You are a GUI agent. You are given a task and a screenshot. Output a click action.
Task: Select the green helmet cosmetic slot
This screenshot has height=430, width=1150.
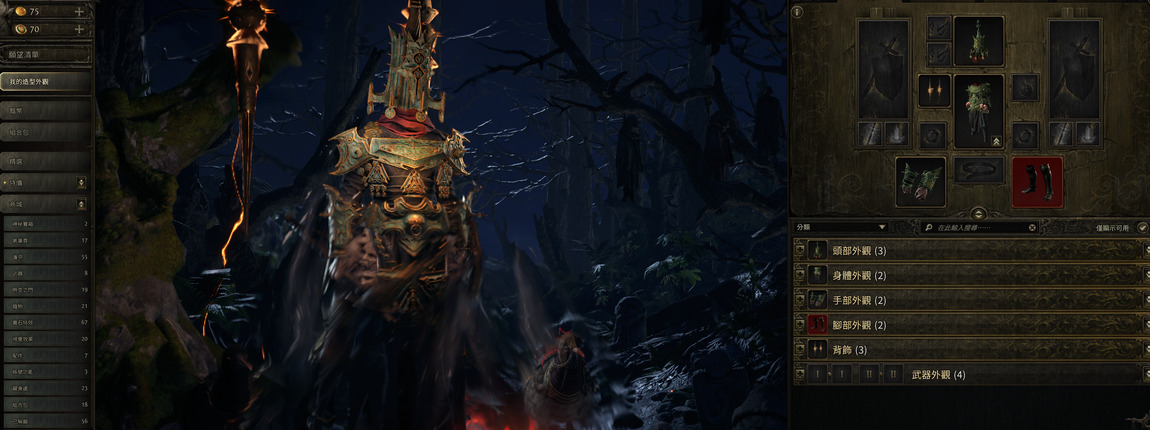click(978, 41)
